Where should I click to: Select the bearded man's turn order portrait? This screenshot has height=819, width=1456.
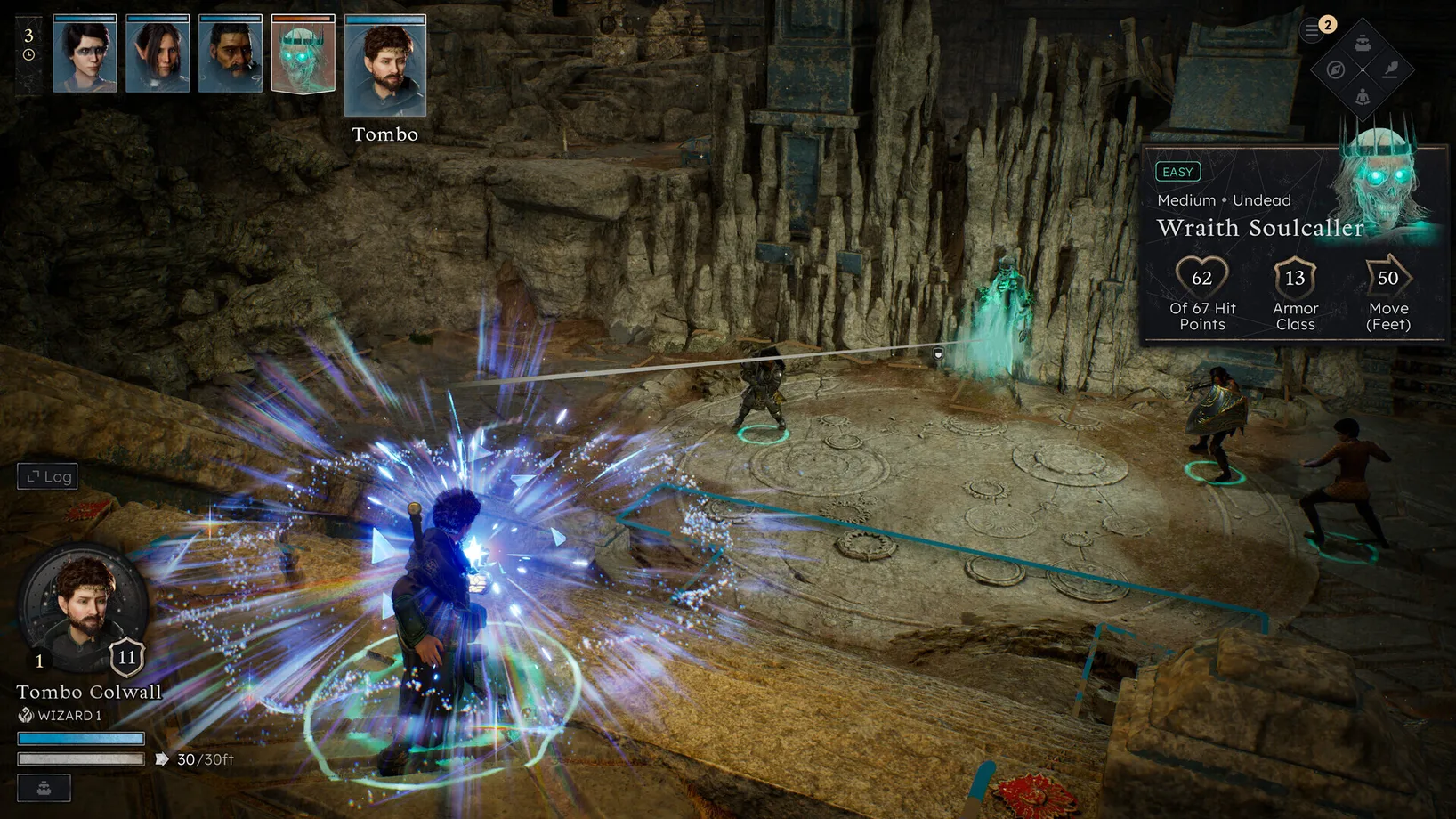(231, 54)
